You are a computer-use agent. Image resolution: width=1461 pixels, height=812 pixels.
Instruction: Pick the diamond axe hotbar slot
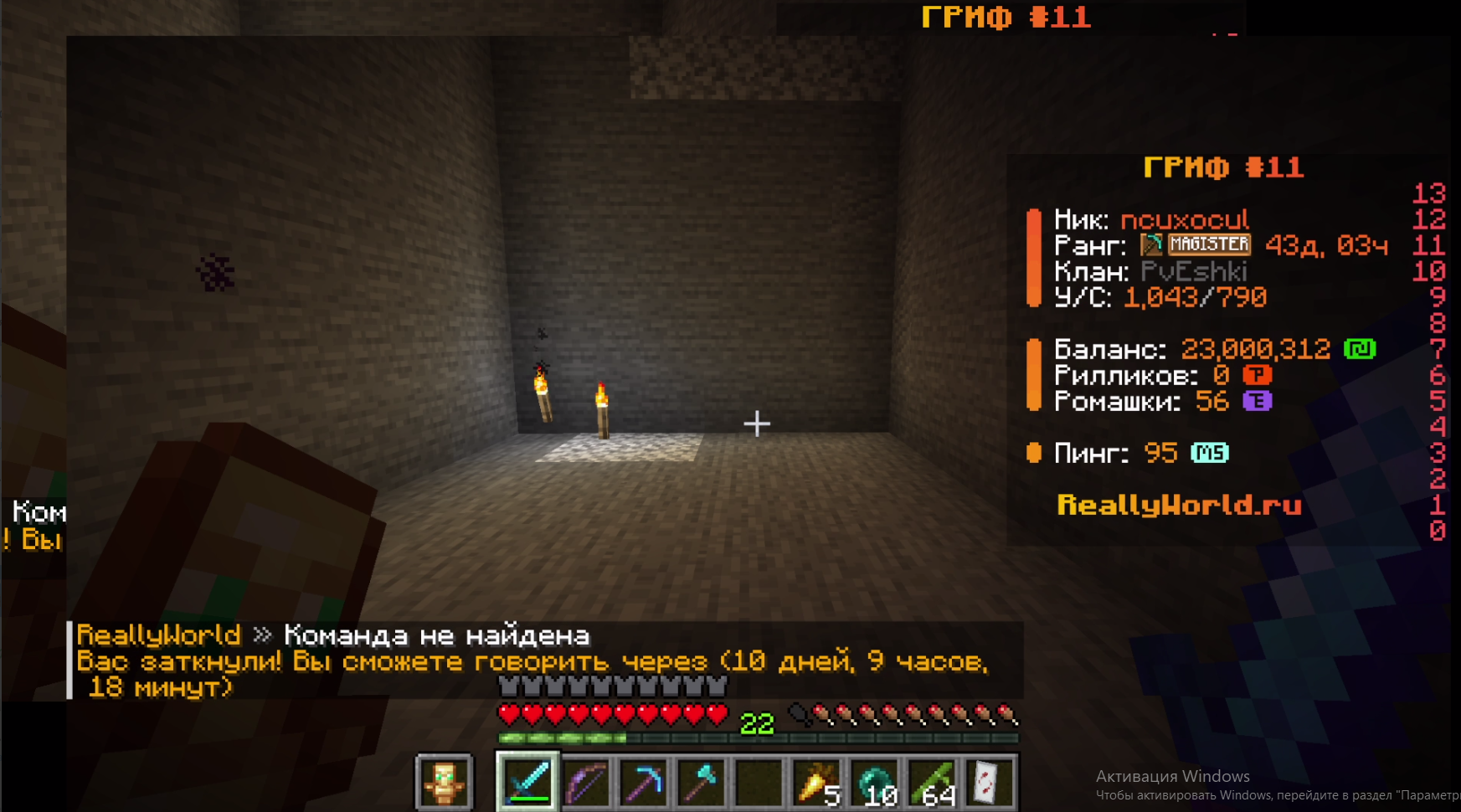[702, 783]
